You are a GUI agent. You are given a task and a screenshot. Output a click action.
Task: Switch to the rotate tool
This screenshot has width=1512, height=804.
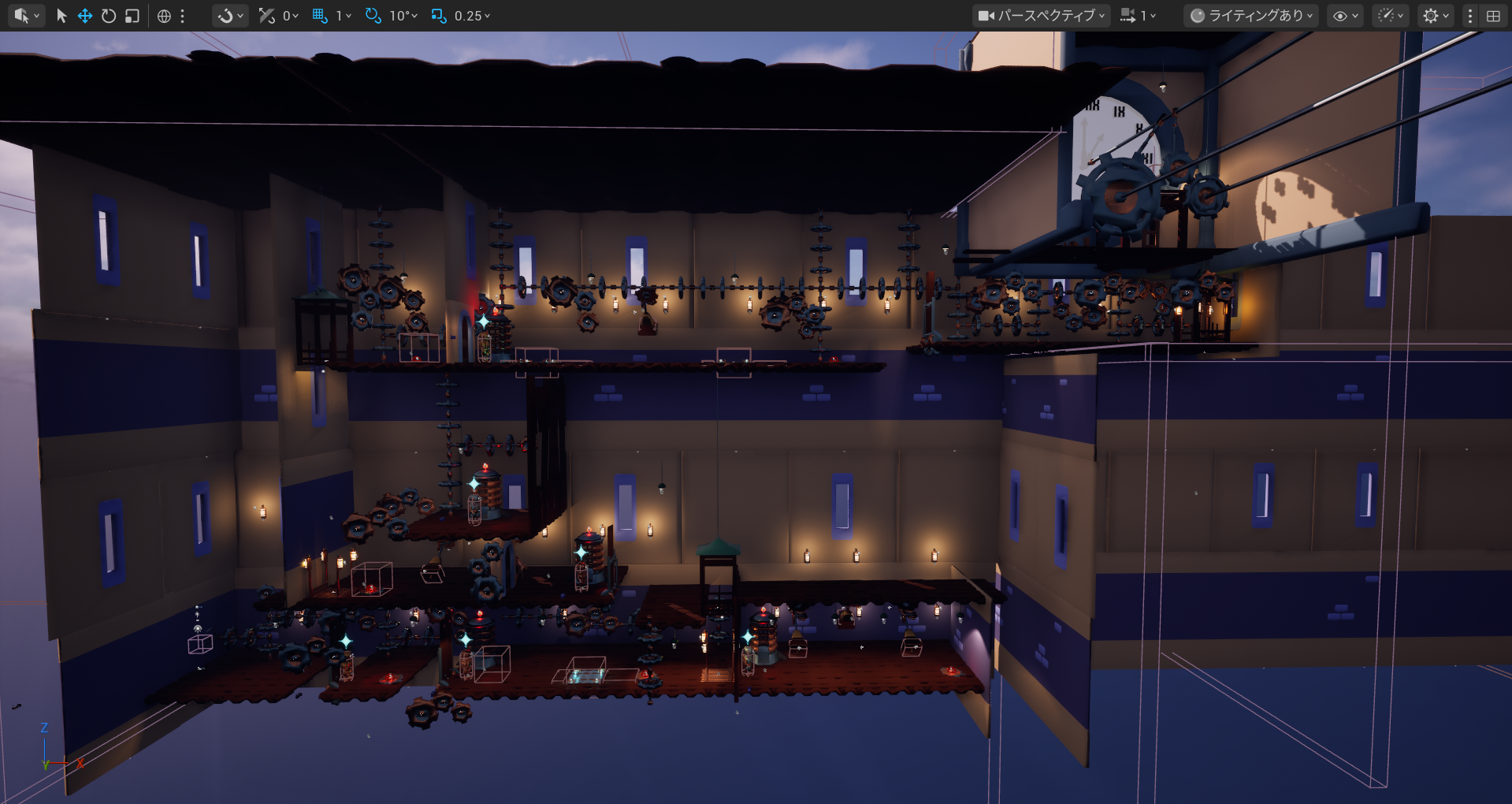(x=109, y=16)
